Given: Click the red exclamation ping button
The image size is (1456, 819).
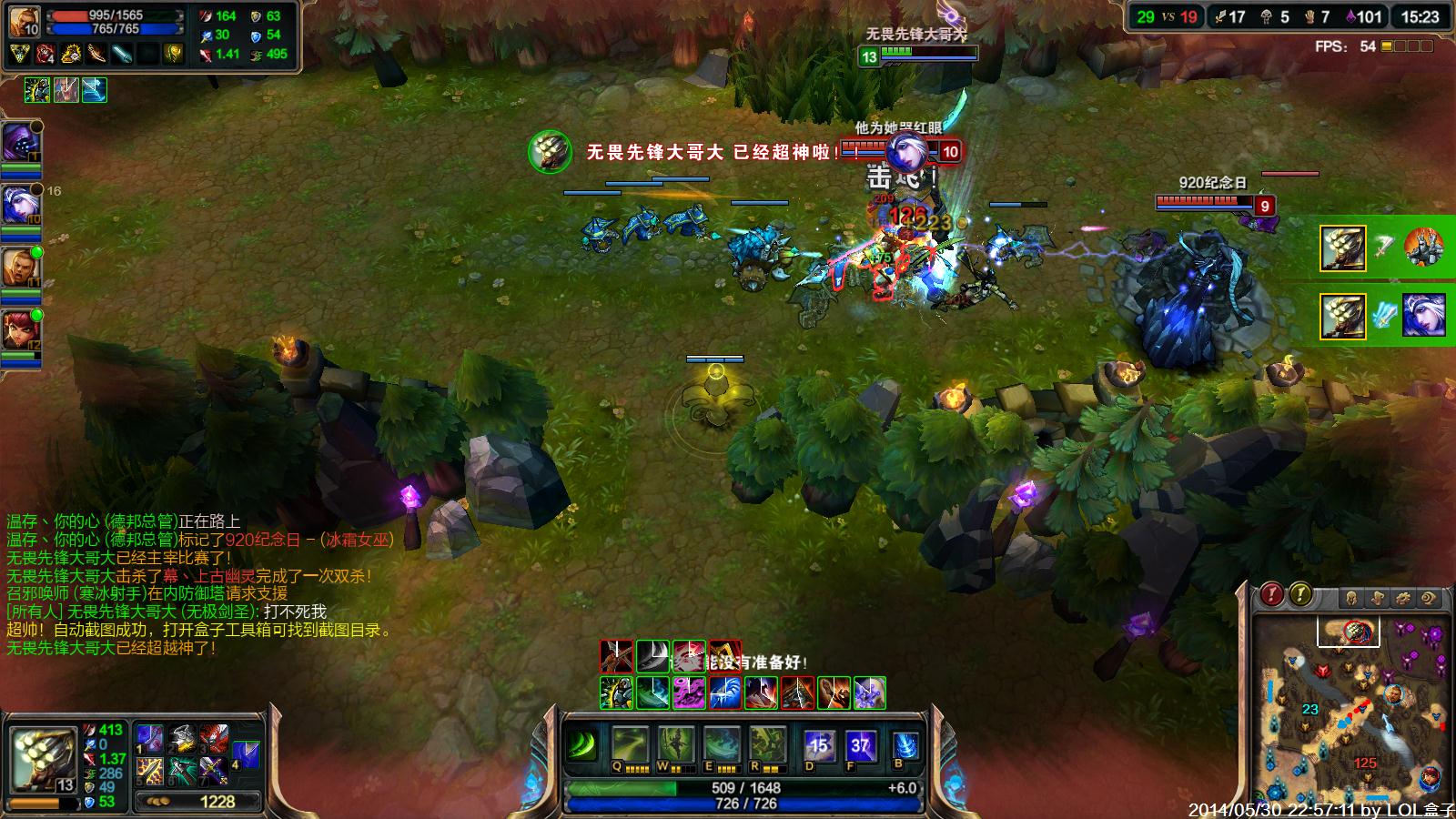Looking at the screenshot, I should coord(1271,594).
